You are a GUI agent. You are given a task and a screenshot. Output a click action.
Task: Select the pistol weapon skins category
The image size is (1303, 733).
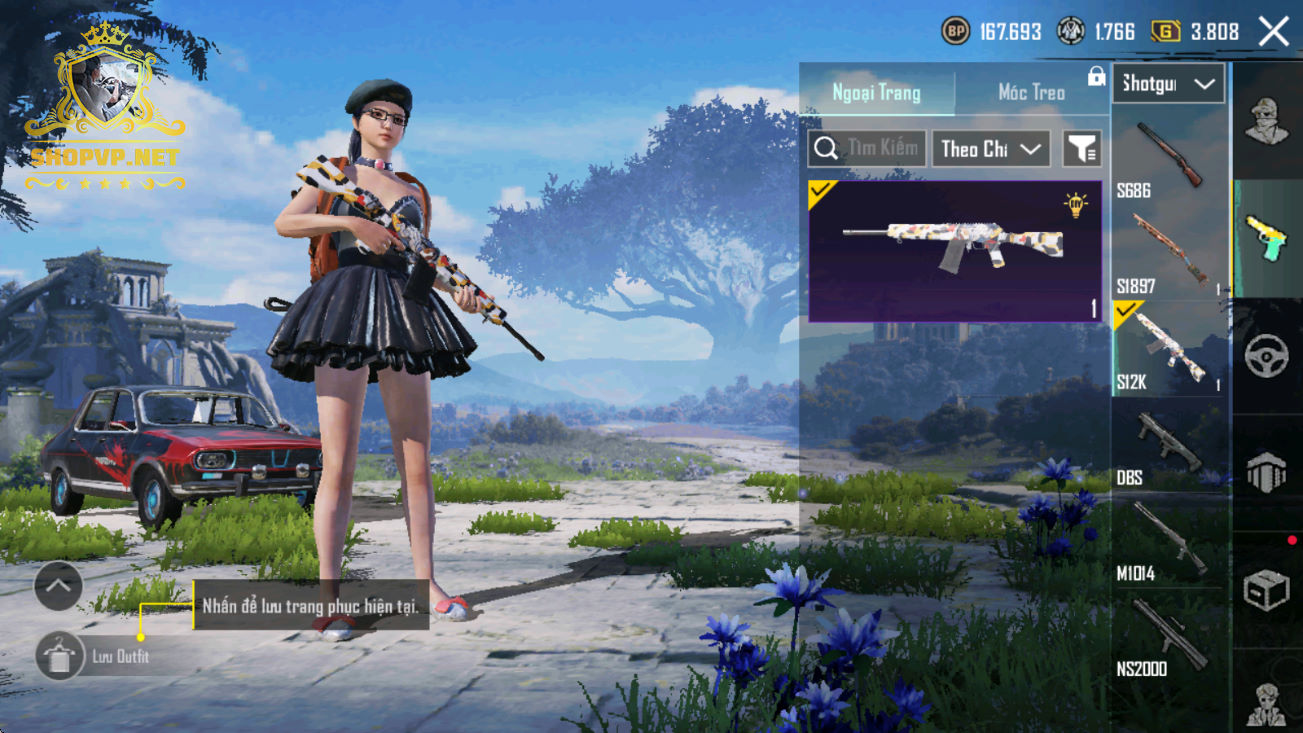click(1267, 239)
